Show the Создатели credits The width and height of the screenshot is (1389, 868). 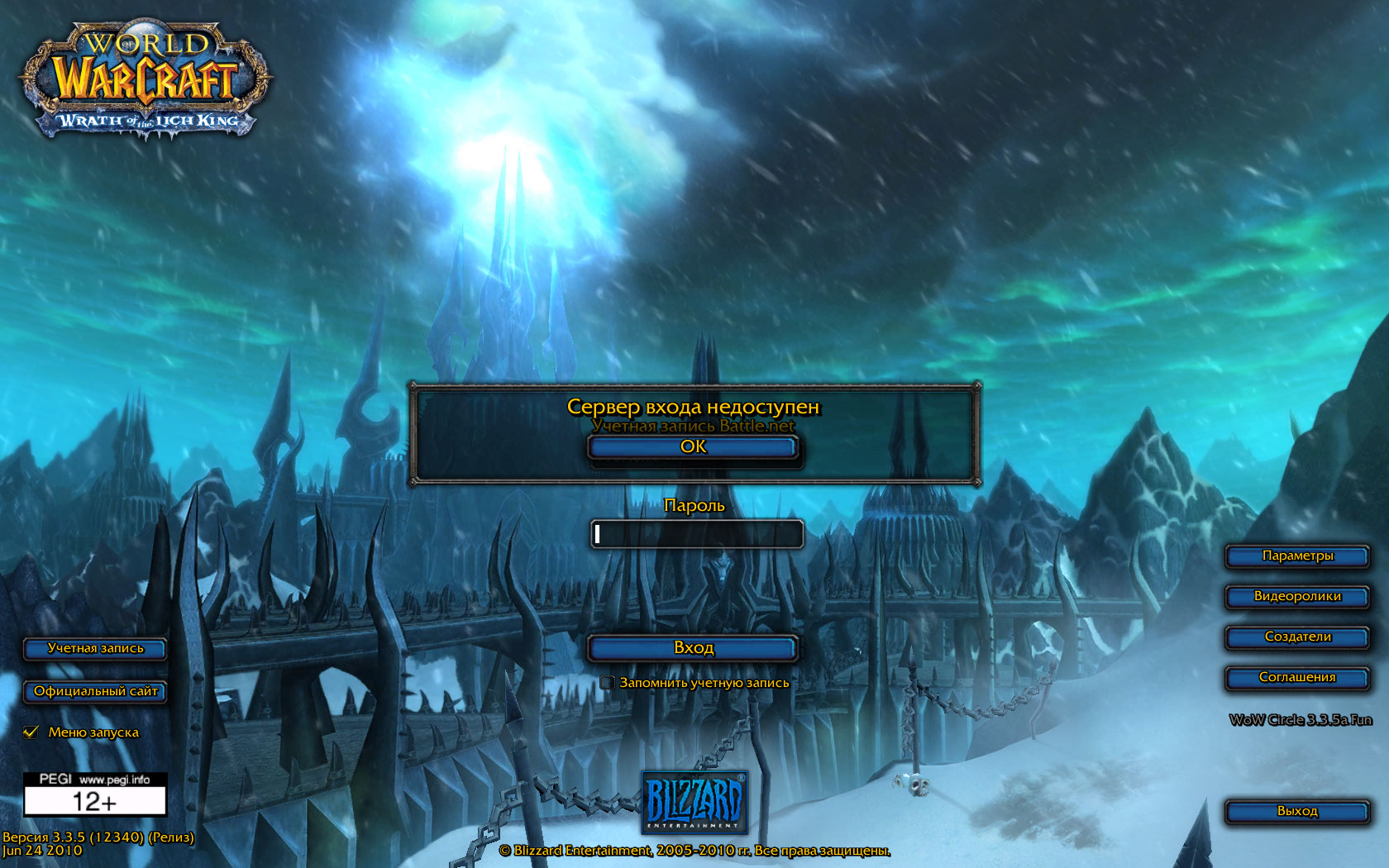(1296, 637)
